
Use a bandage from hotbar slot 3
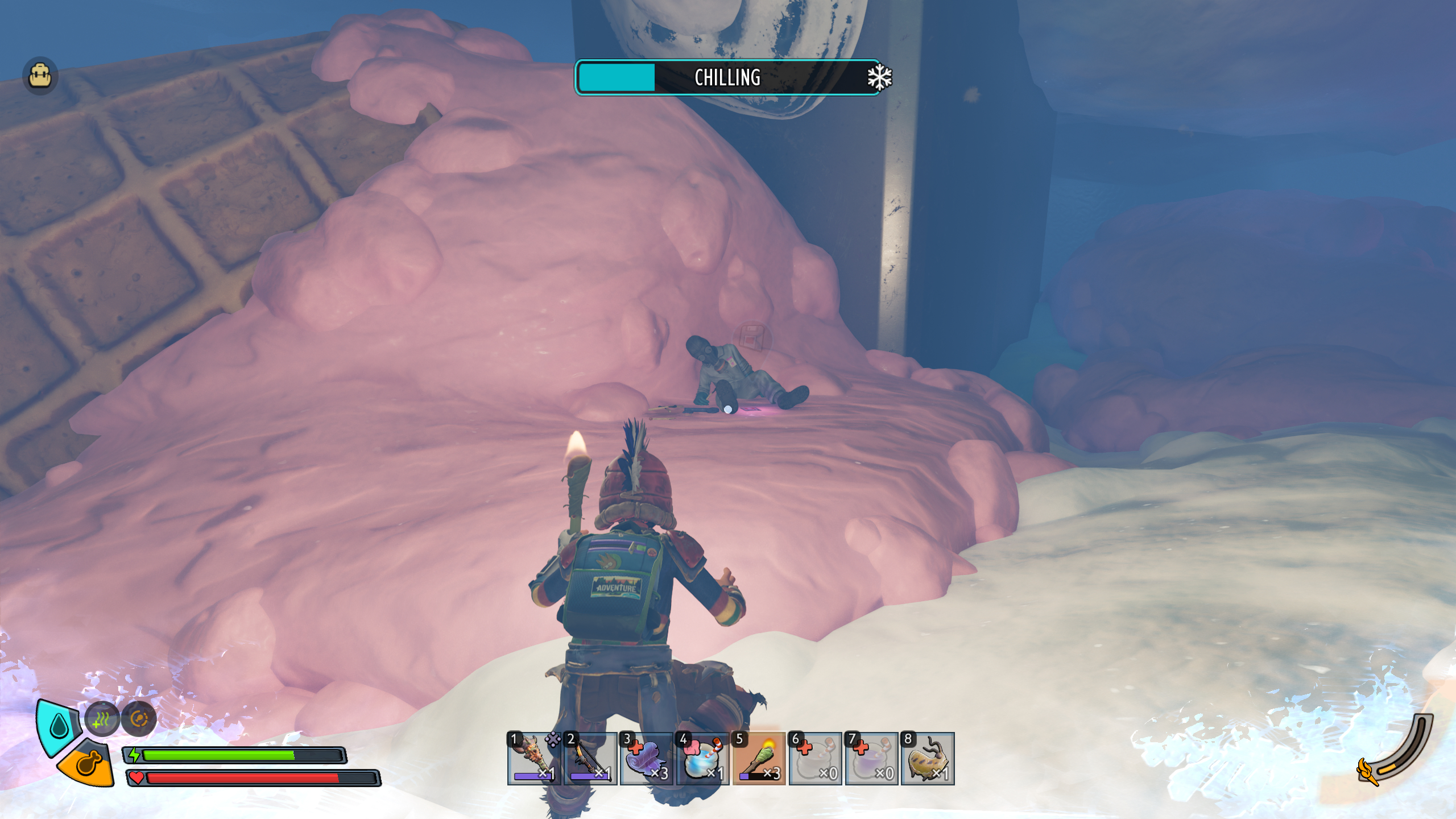click(647, 759)
